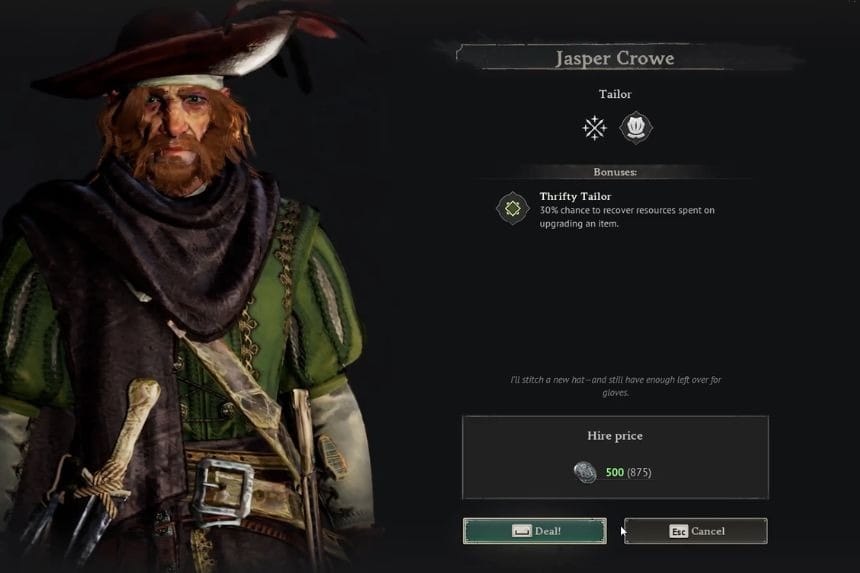Confirm hiring with the Deal! button
Screen dimensions: 860x573
(x=534, y=531)
